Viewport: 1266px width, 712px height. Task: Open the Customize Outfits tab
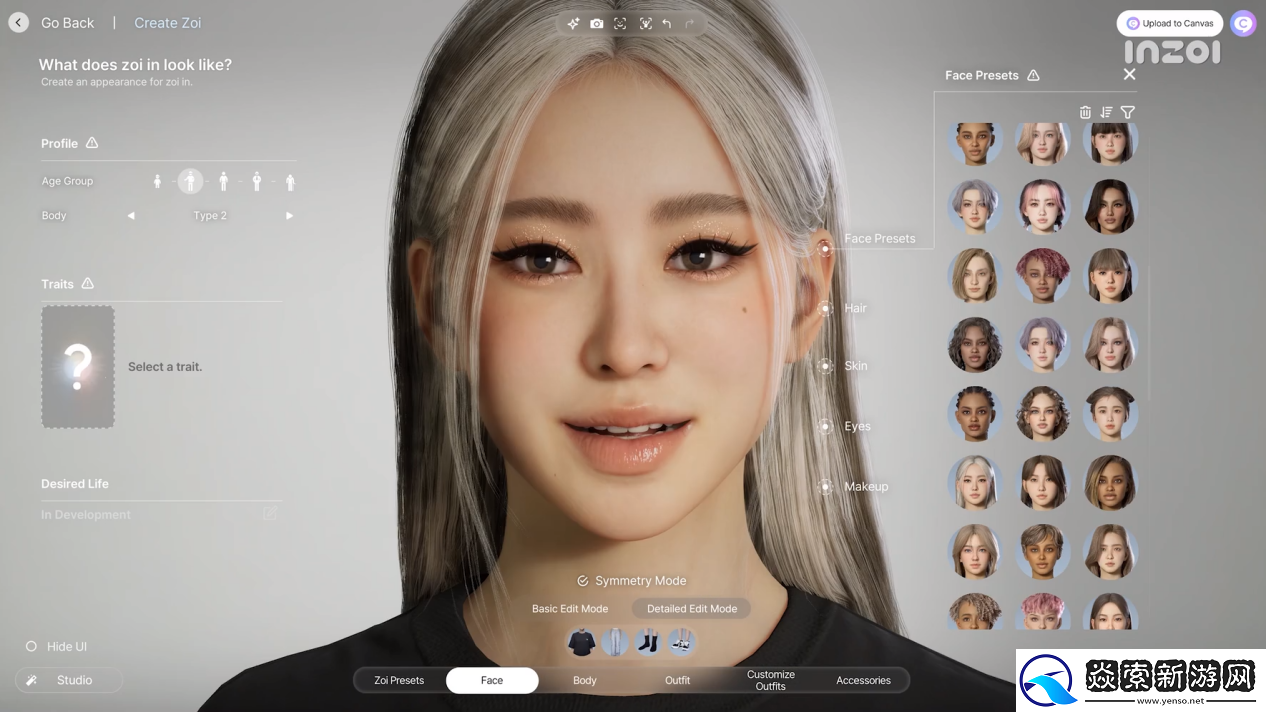(x=771, y=680)
